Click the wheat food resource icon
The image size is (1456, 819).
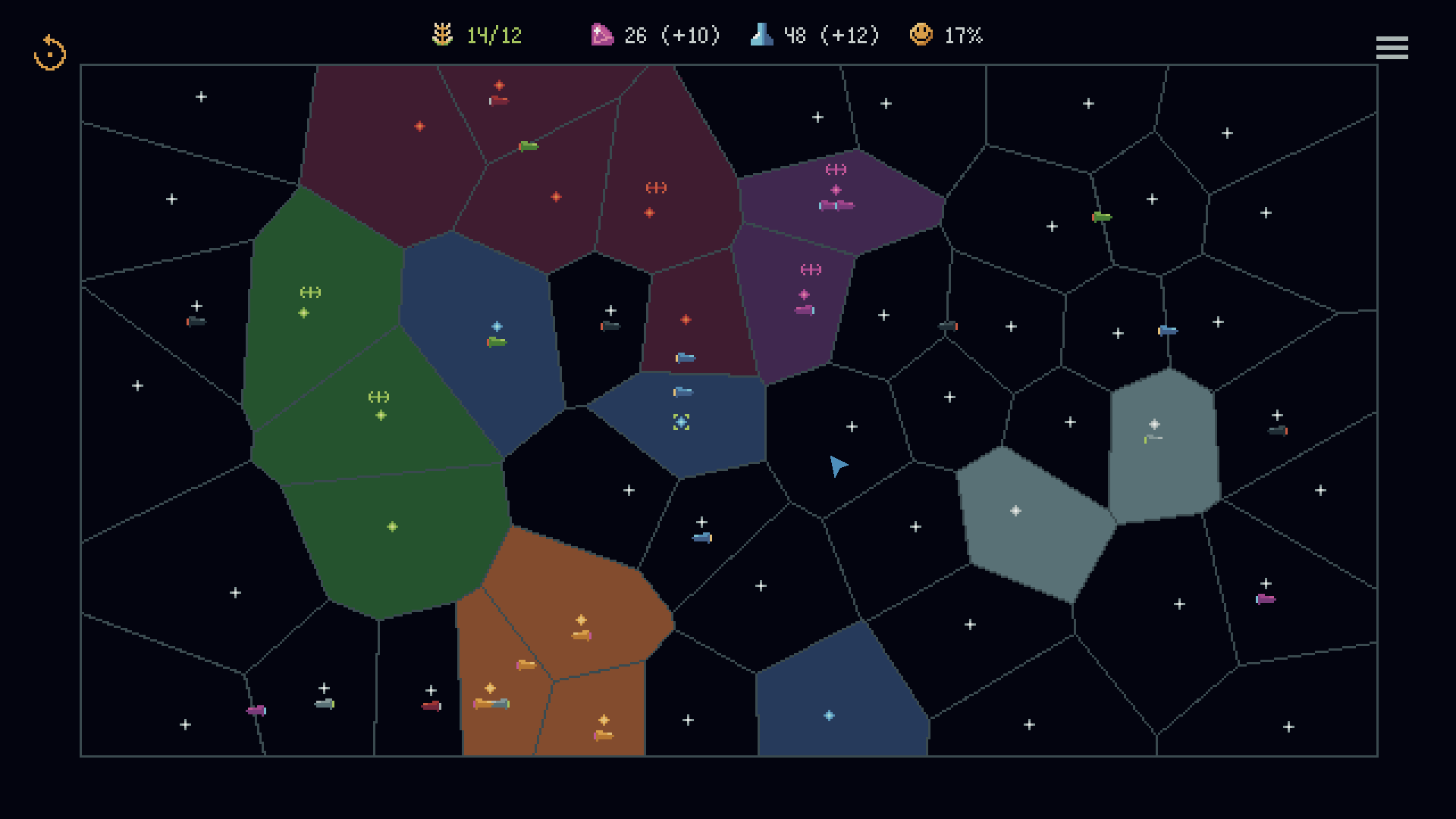click(x=442, y=34)
